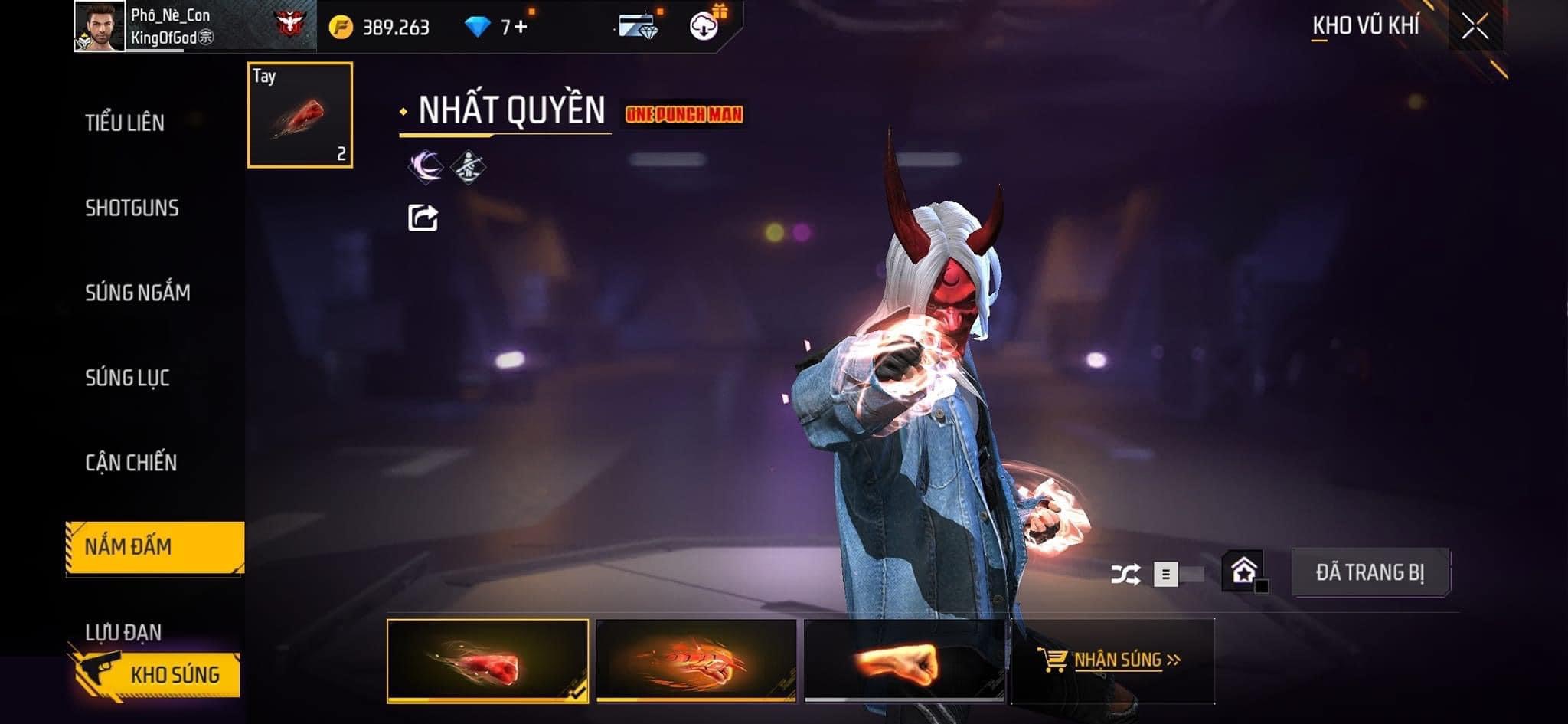
Task: Select the flaming orange fist skin
Action: [696, 661]
